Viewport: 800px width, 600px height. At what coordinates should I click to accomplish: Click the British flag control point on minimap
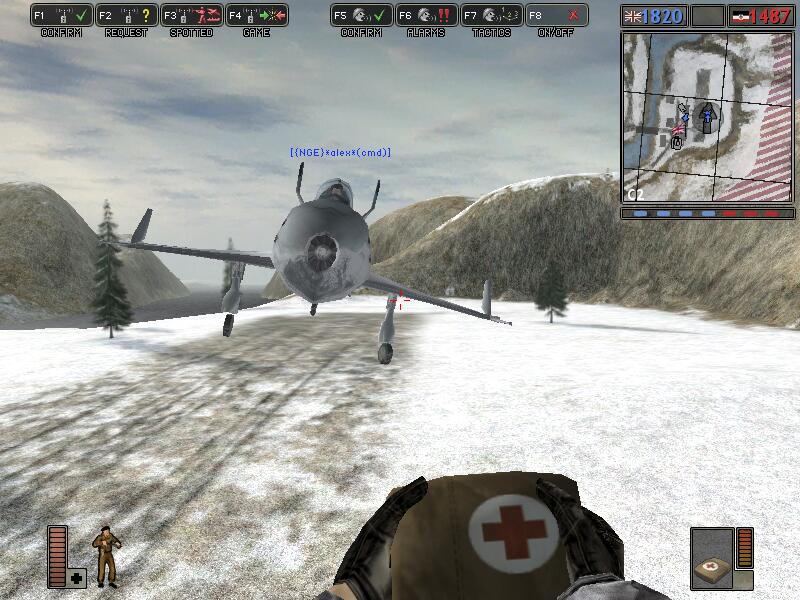[682, 128]
